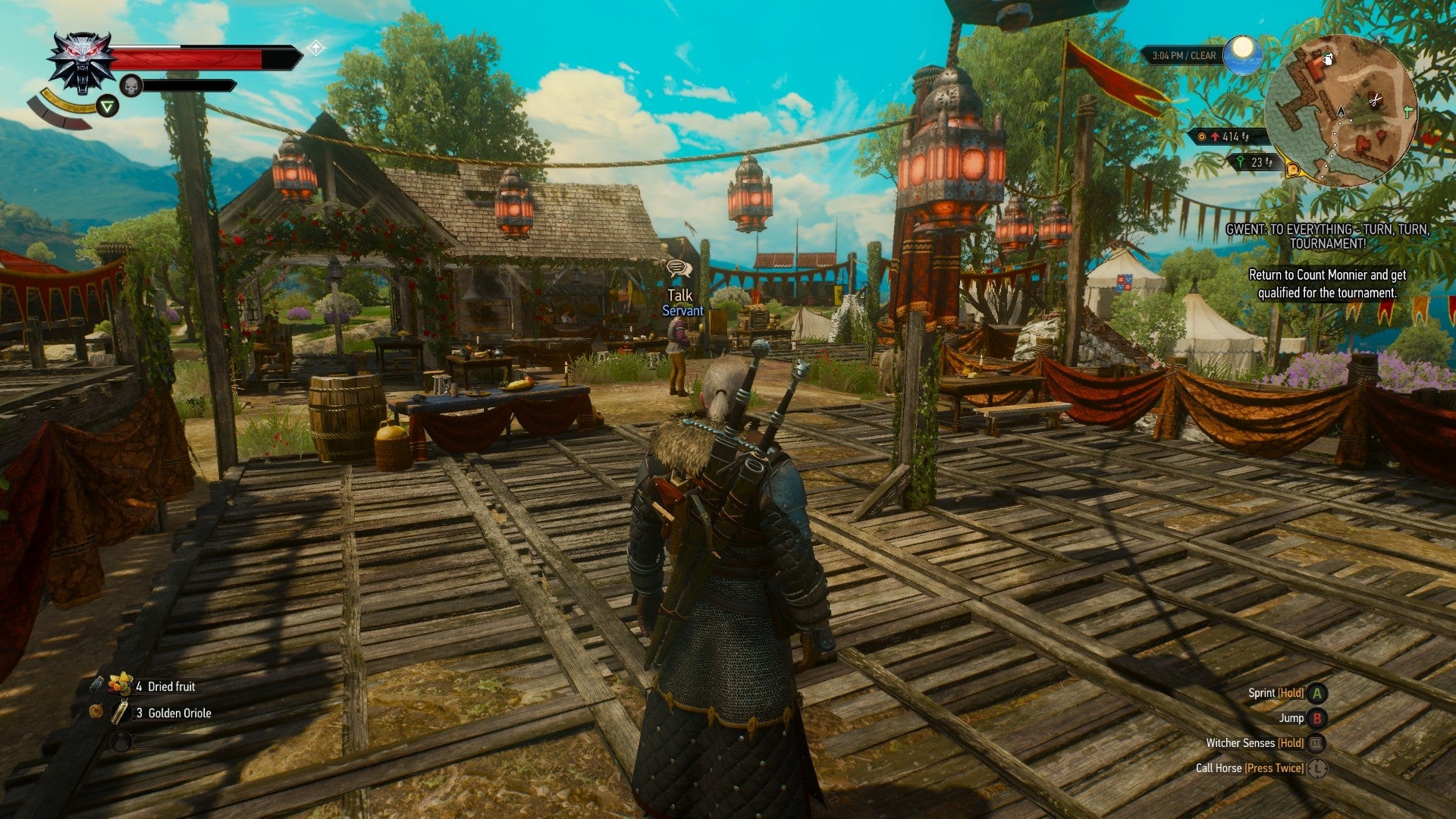Click the green weight indicator icon
Viewport: 1456px width, 819px height.
1241,163
